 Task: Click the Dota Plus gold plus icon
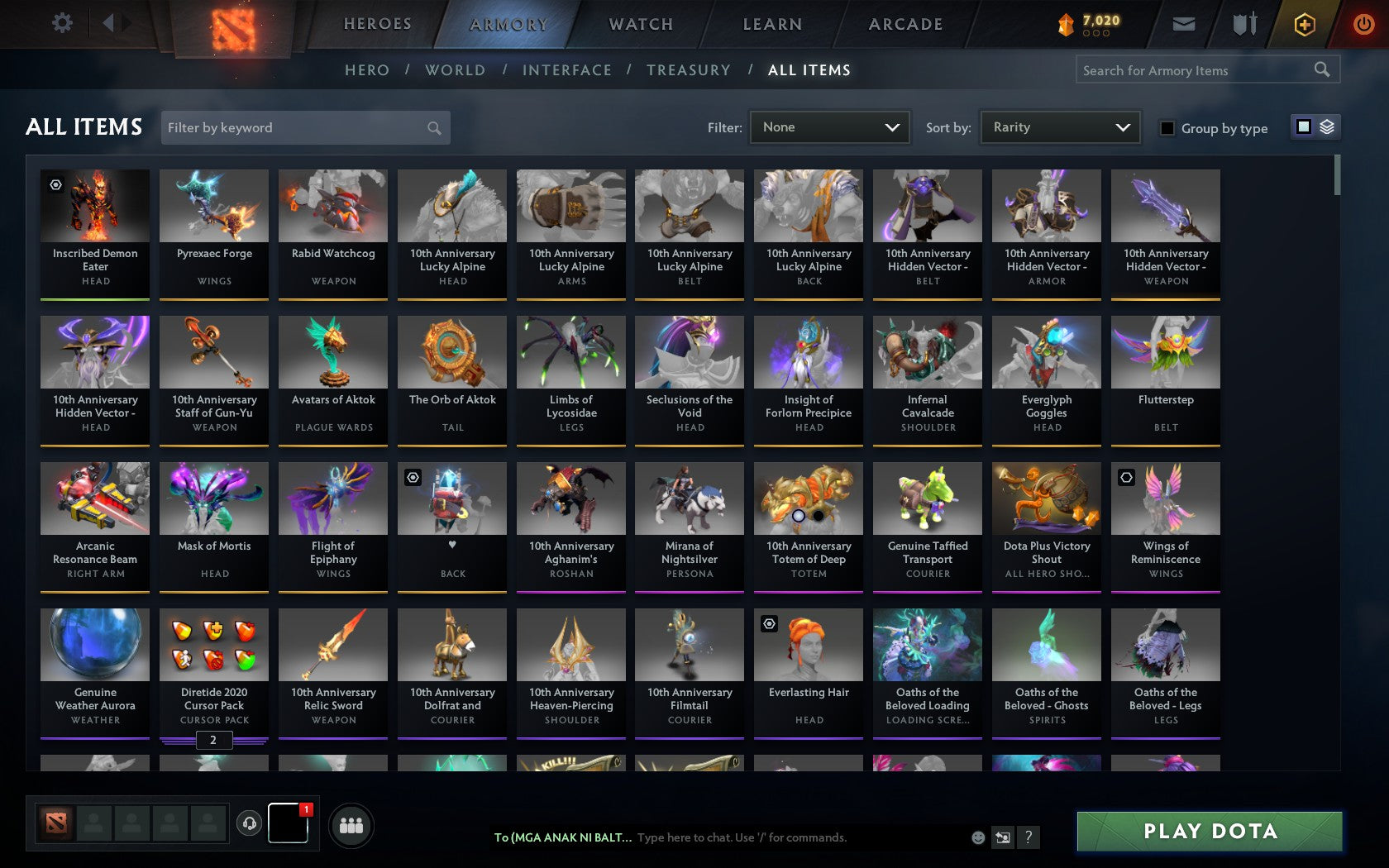tap(1305, 24)
